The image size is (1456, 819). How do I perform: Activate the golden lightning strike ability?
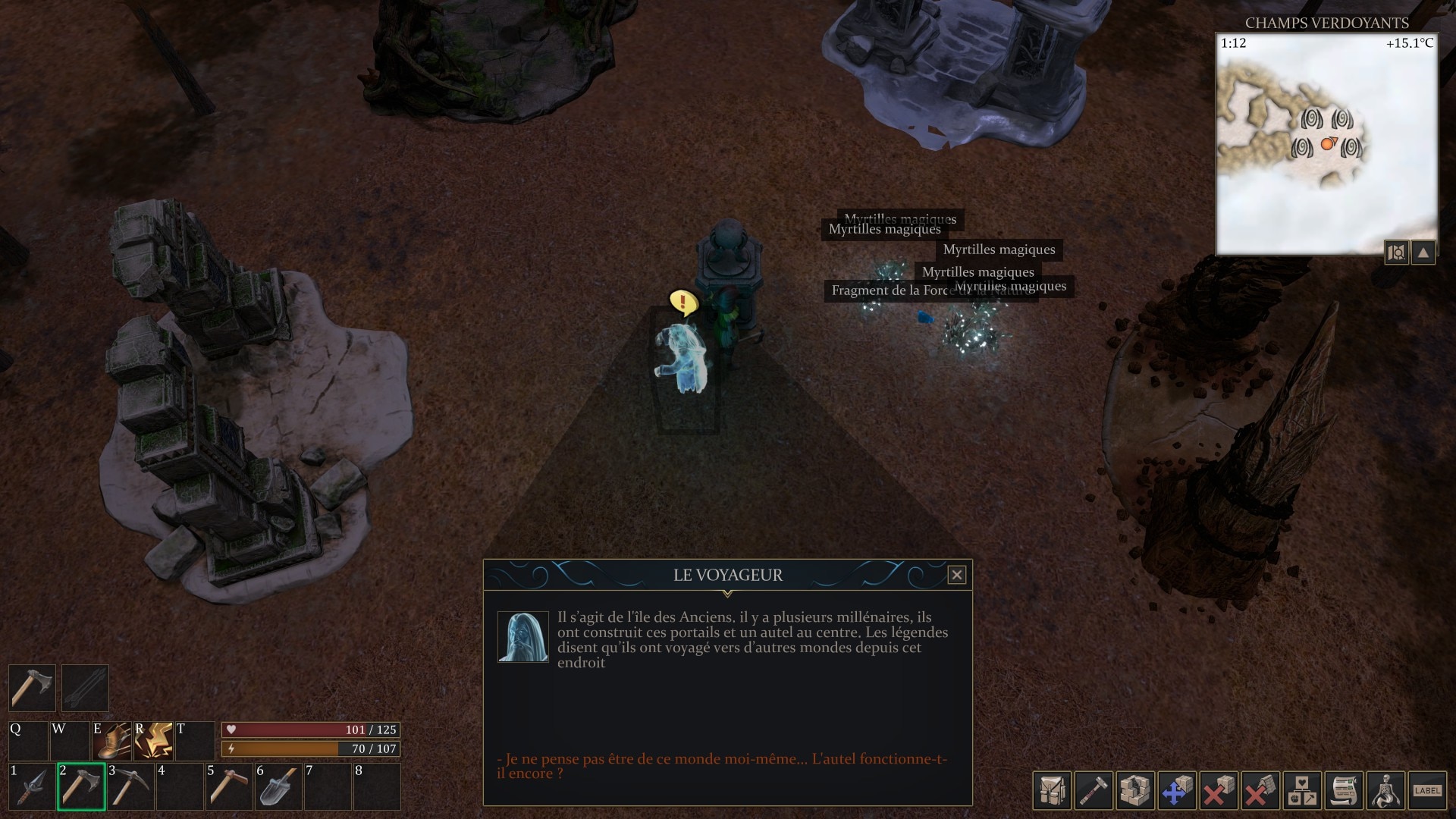[x=154, y=741]
